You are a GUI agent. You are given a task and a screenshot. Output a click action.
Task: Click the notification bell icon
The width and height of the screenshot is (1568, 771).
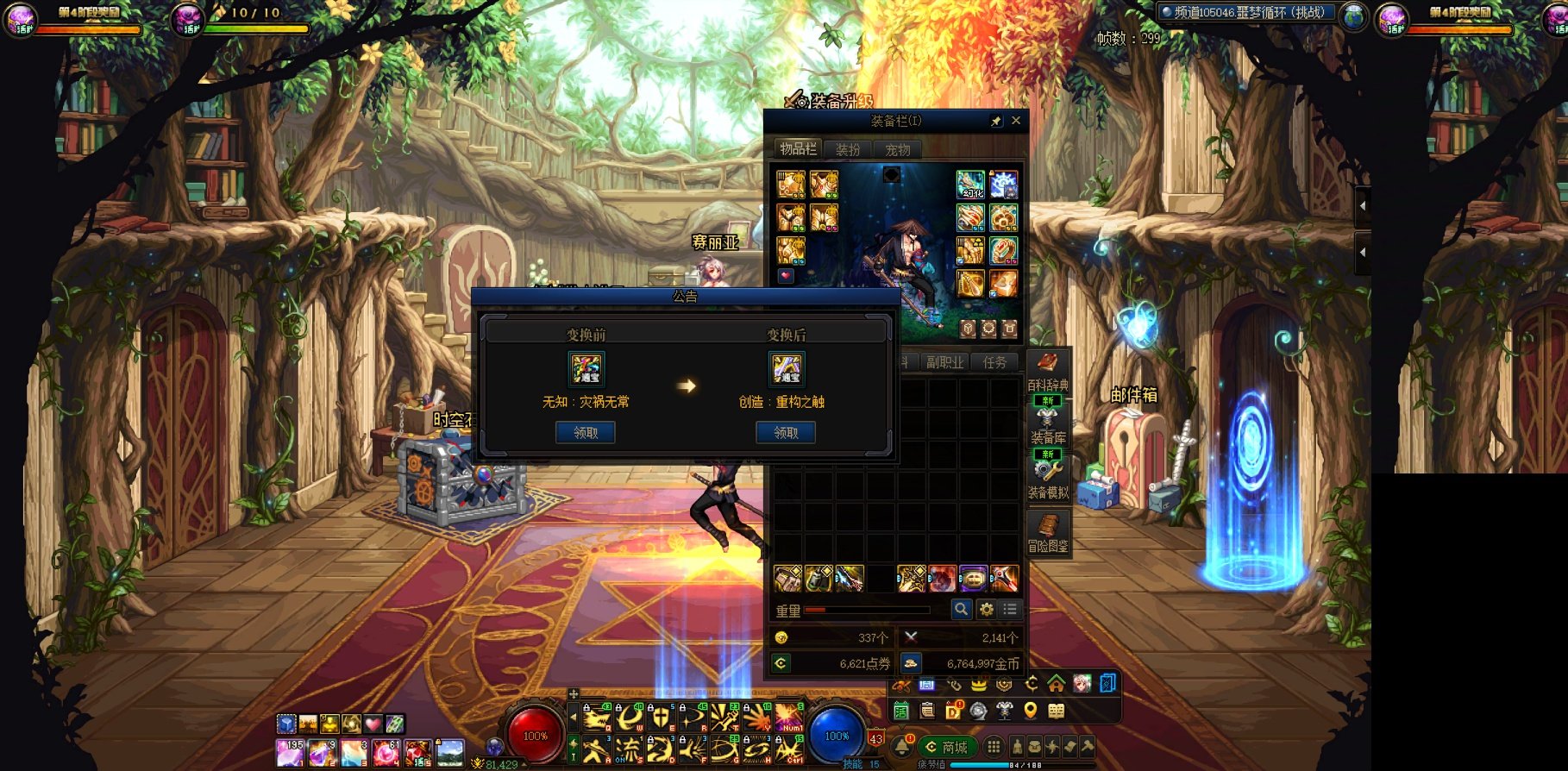click(903, 746)
